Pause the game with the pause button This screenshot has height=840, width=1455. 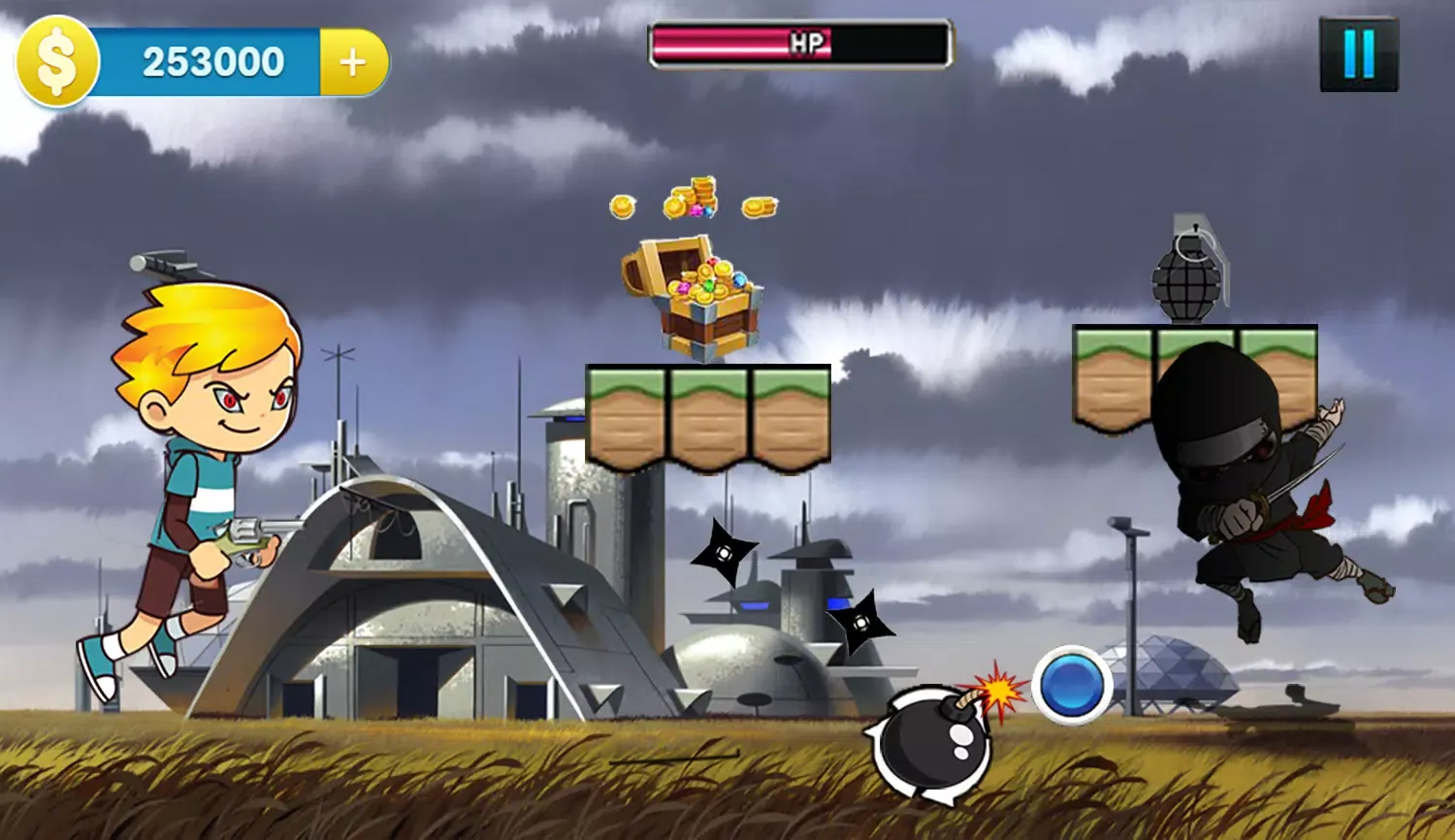point(1358,54)
